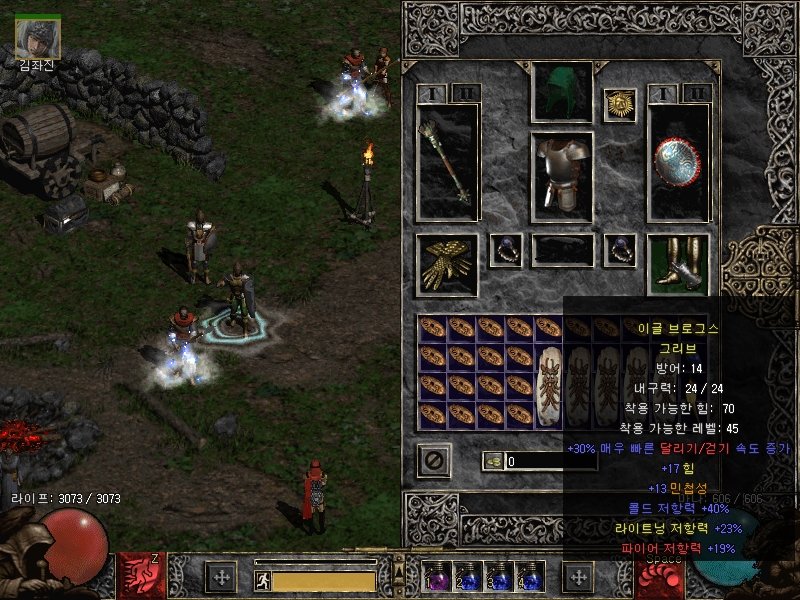This screenshot has width=800, height=600.
Task: Click the gold coins button
Action: click(493, 461)
